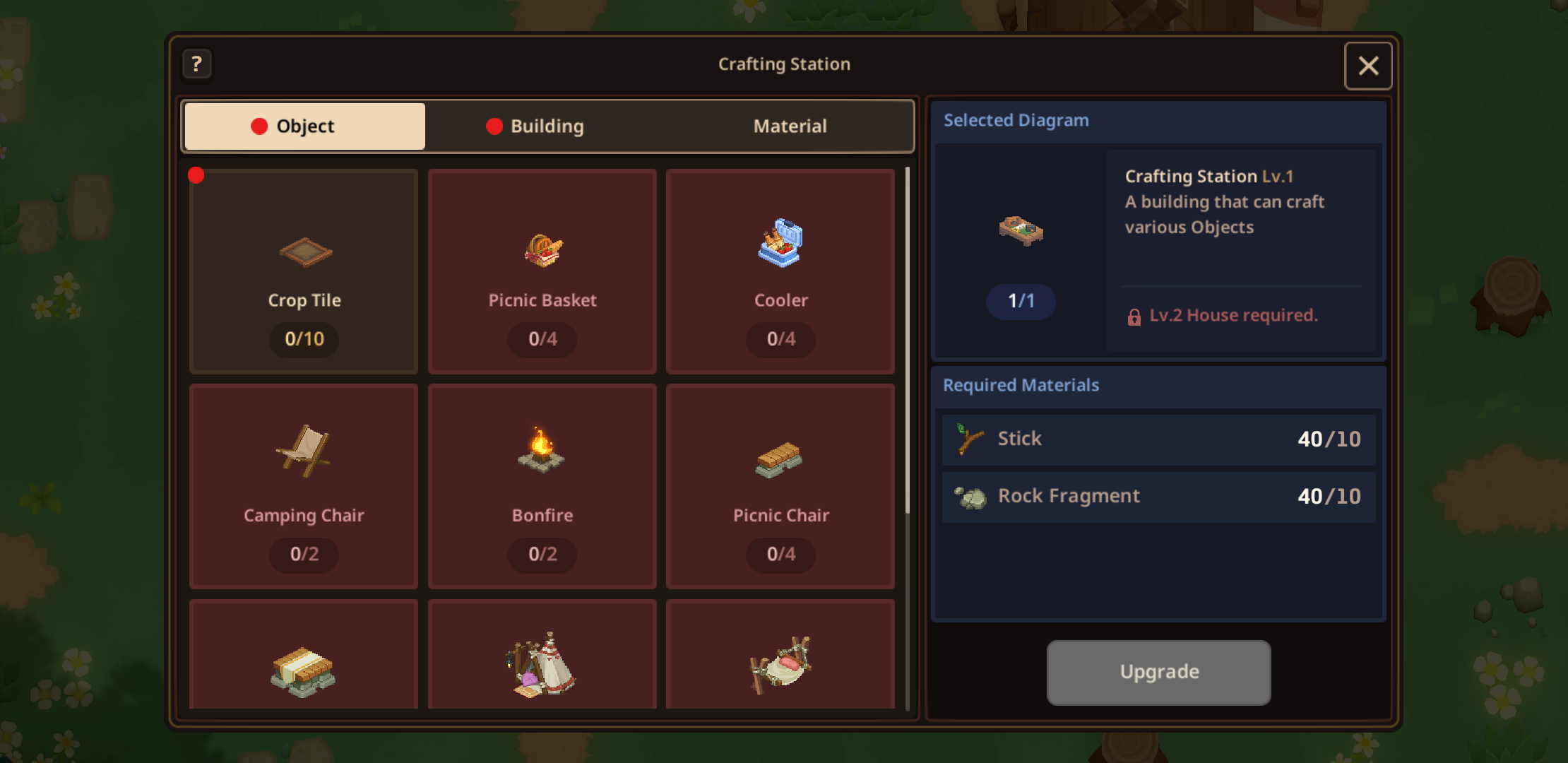Switch to the Building tab
This screenshot has width=1568, height=763.
click(x=542, y=126)
